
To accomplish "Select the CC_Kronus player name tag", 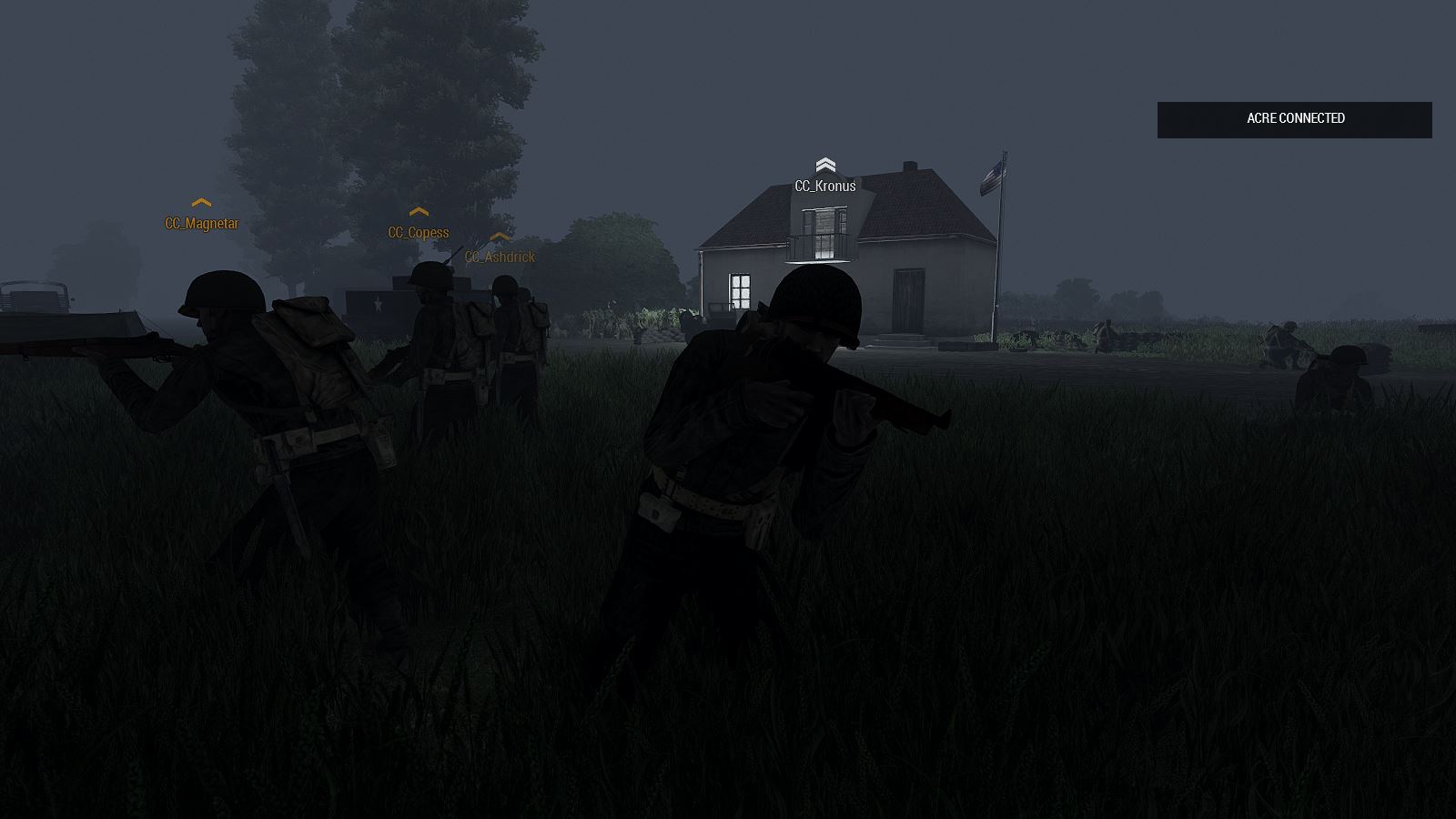I will 824,186.
